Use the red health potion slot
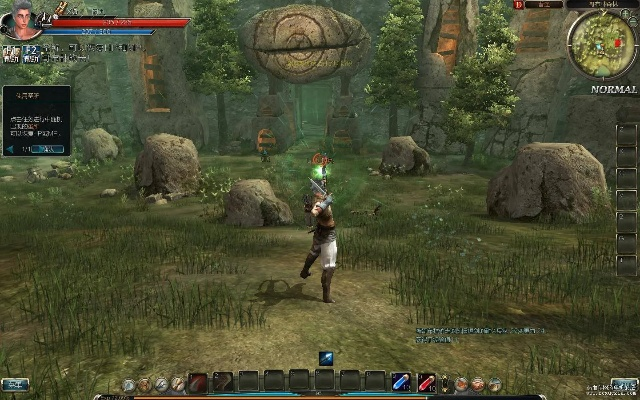Screen dimensions: 640x400 pos(427,382)
